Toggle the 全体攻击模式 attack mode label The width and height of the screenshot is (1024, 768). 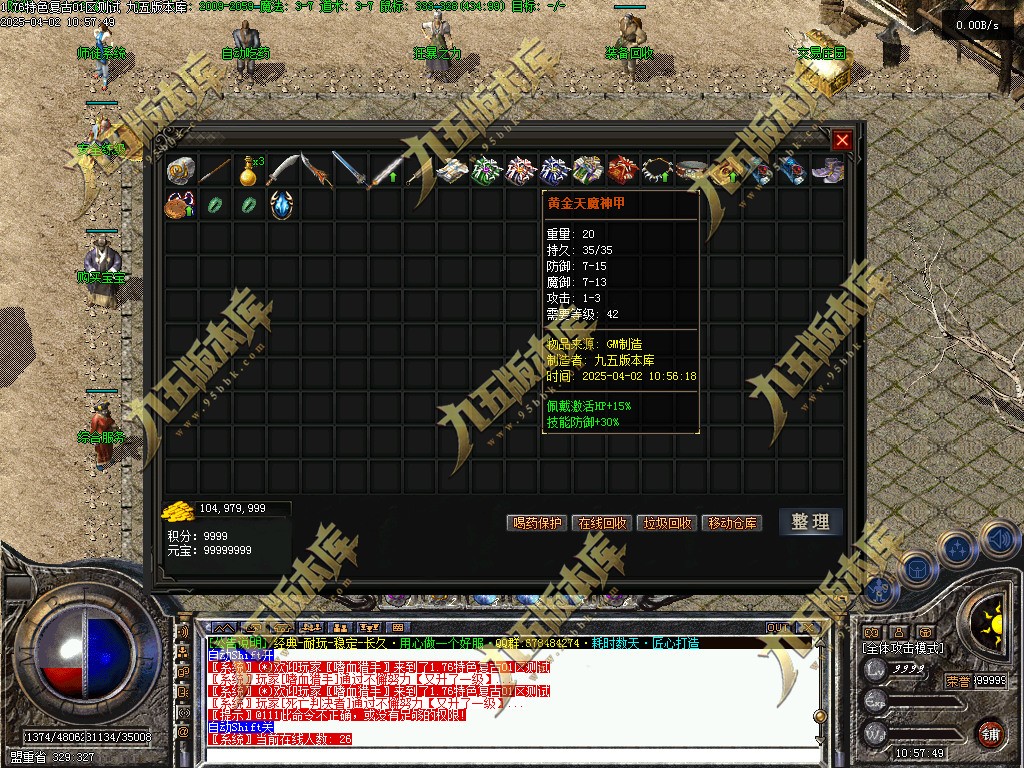click(x=902, y=648)
